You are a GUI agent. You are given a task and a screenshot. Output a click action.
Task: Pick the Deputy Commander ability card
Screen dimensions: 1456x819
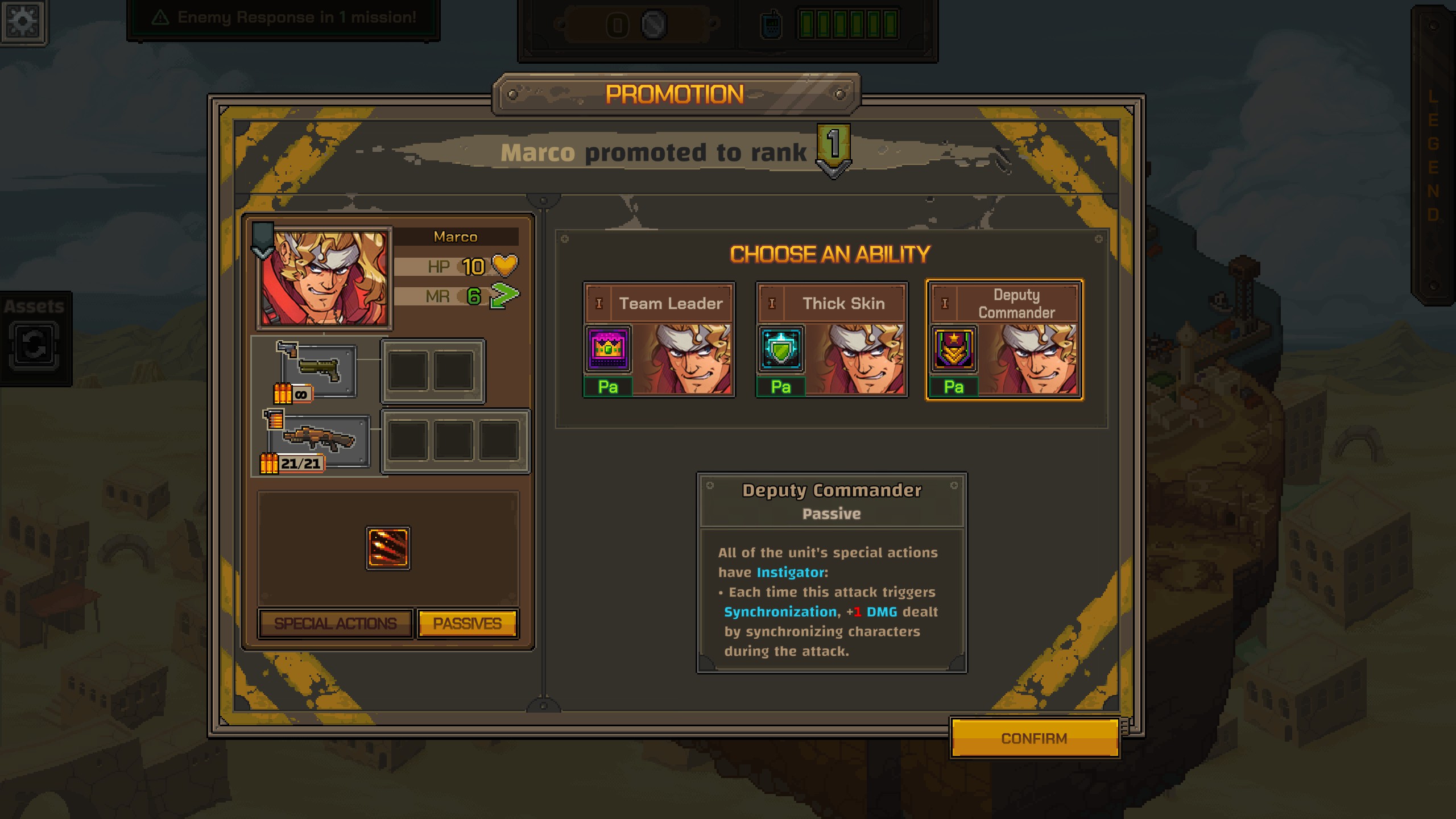pos(1004,340)
